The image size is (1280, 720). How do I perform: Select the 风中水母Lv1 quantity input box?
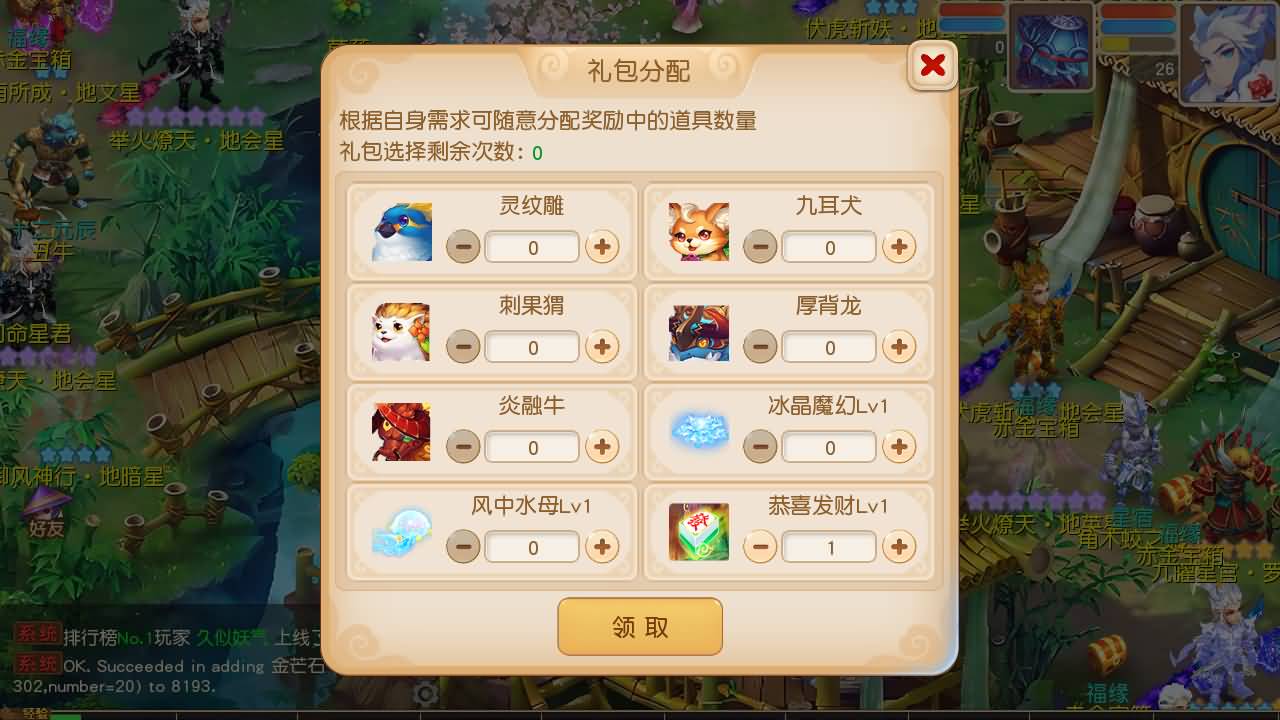click(x=532, y=547)
